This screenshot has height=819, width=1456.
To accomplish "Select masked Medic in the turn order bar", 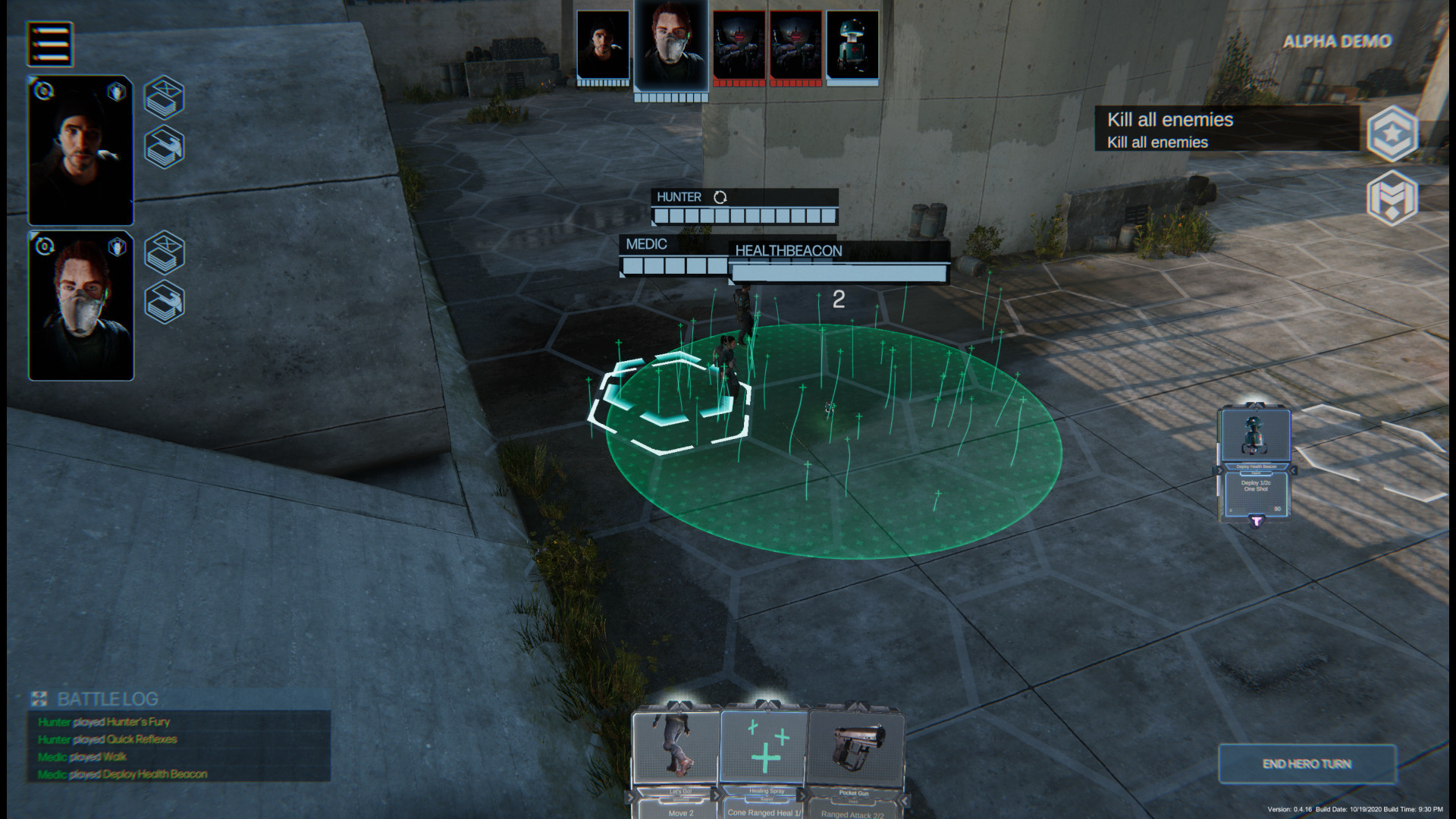I will pos(671,45).
